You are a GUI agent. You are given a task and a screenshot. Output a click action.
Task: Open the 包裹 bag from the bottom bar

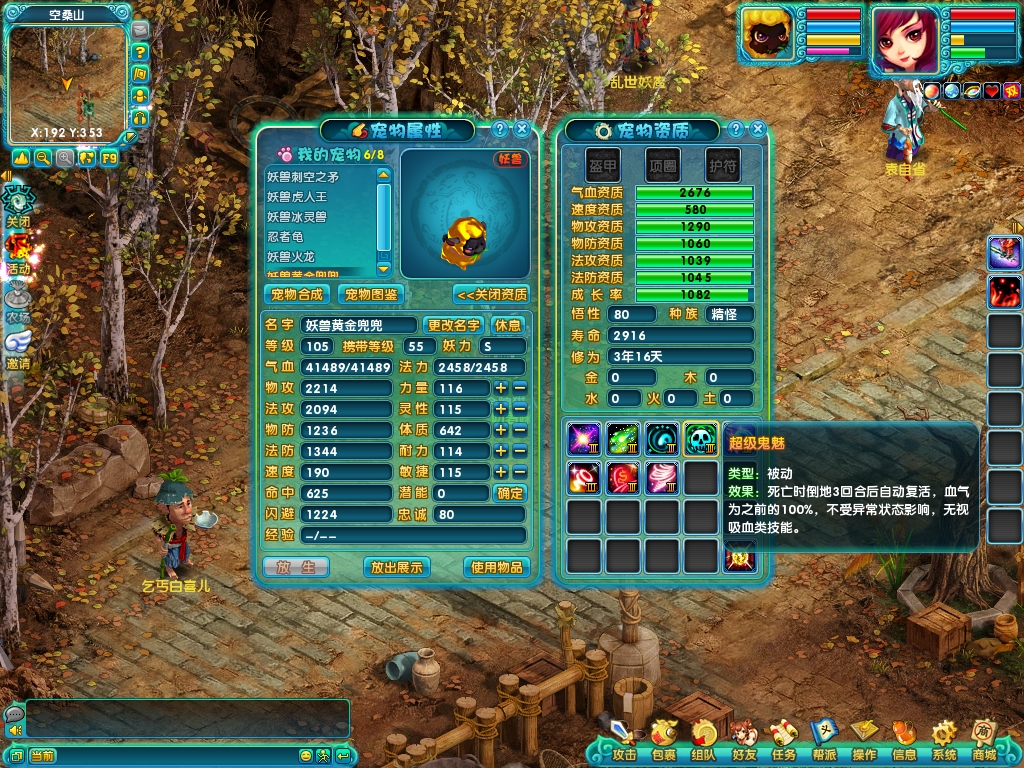click(x=663, y=739)
